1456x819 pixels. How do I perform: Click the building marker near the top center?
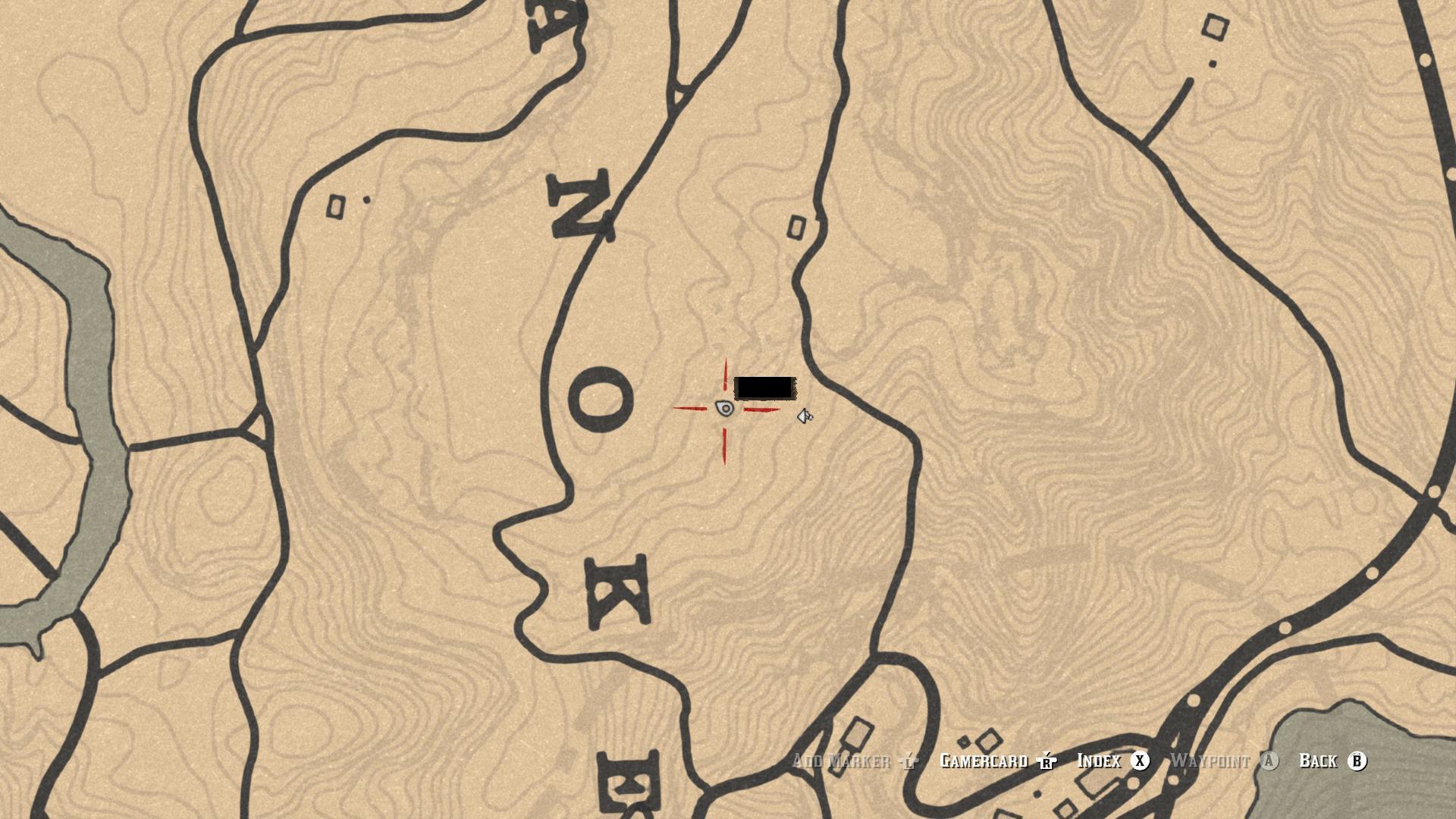797,227
